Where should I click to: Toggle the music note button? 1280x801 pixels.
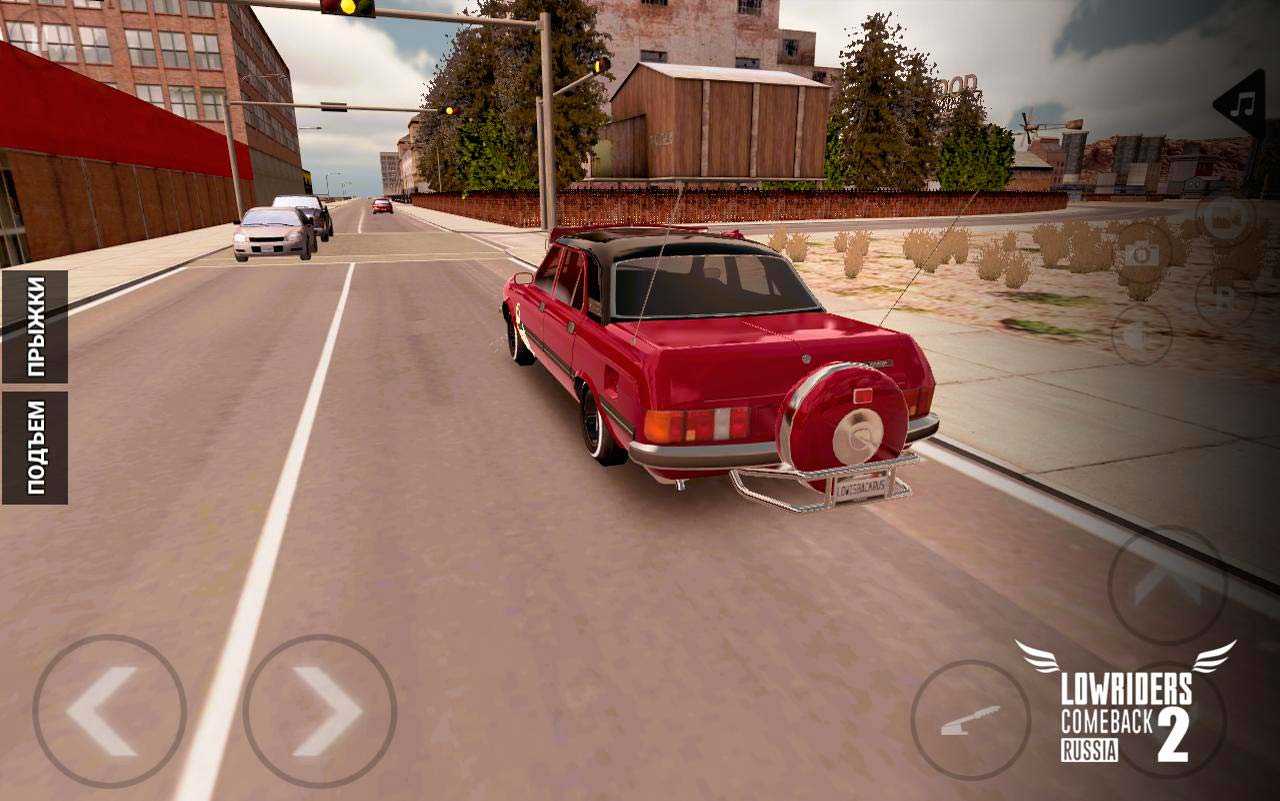tap(1244, 104)
